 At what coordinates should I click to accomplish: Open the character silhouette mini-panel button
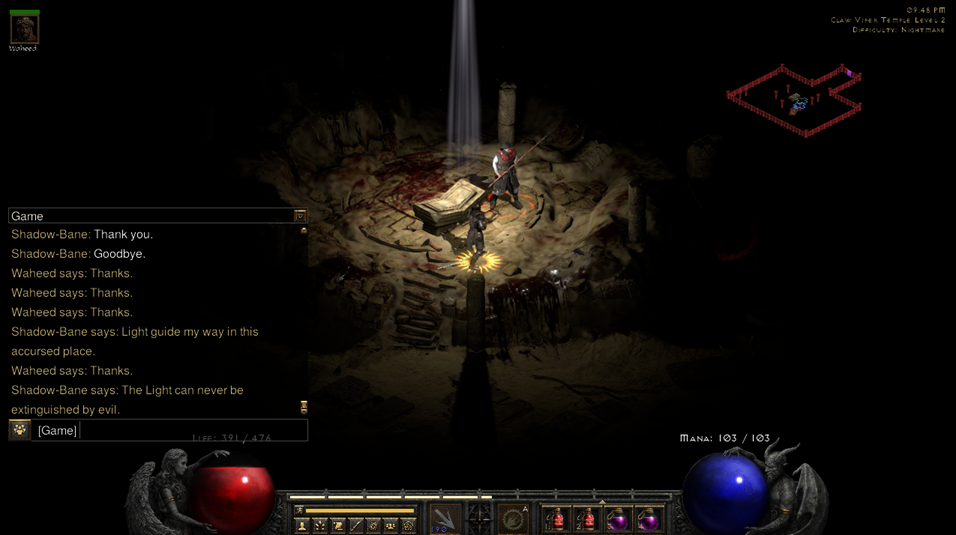point(302,525)
